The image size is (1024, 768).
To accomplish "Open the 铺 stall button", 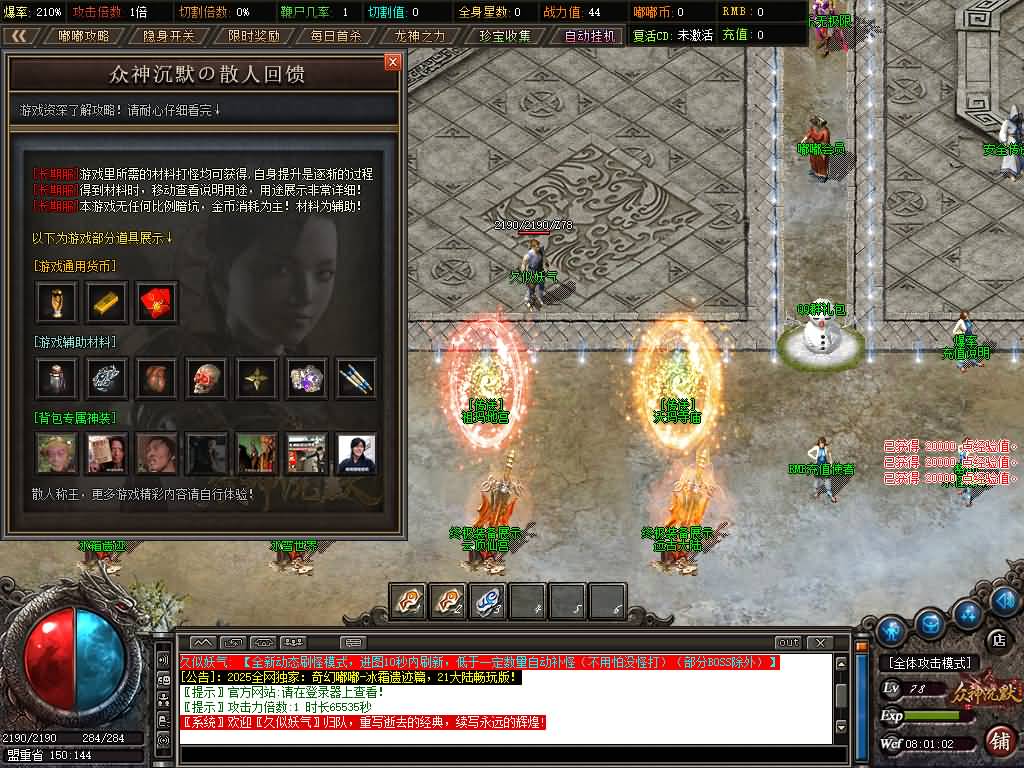I will pos(998,740).
